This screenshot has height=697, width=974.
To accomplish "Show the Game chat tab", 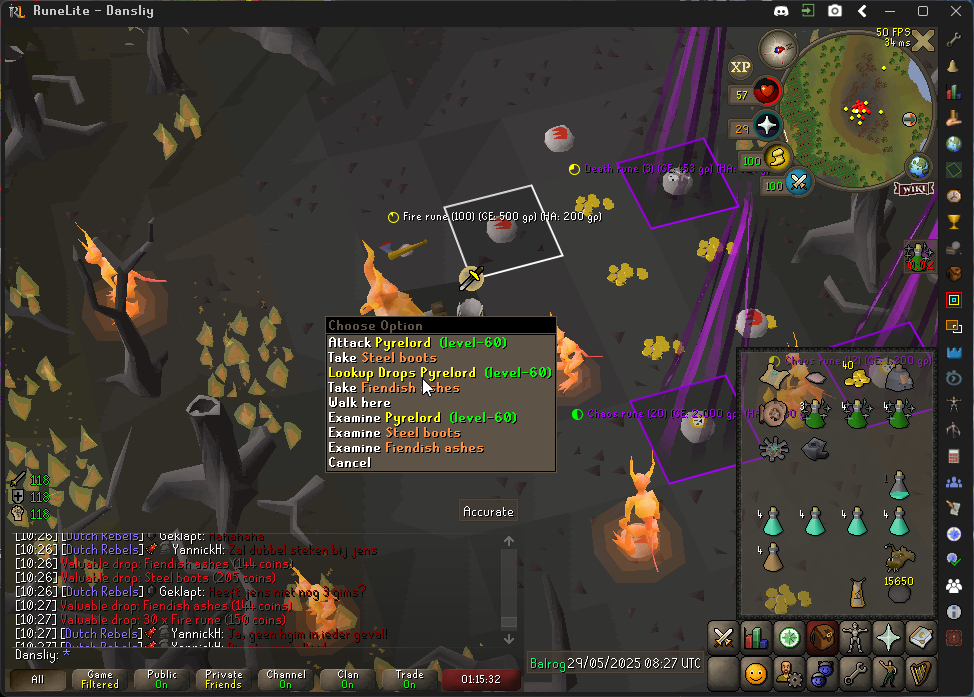I will click(x=100, y=679).
